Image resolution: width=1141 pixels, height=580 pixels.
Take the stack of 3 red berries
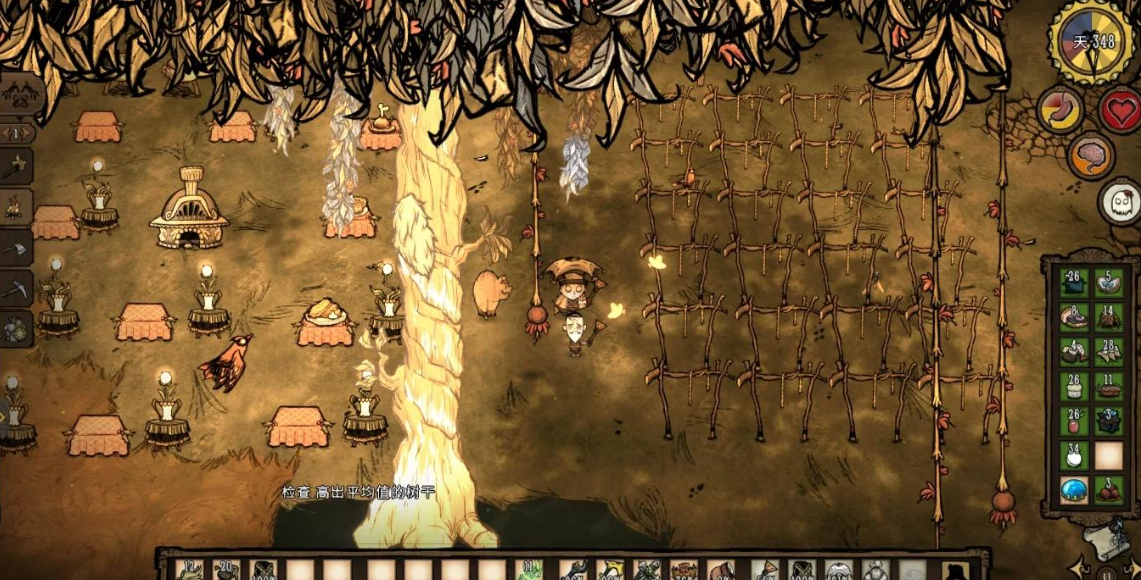point(1108,491)
